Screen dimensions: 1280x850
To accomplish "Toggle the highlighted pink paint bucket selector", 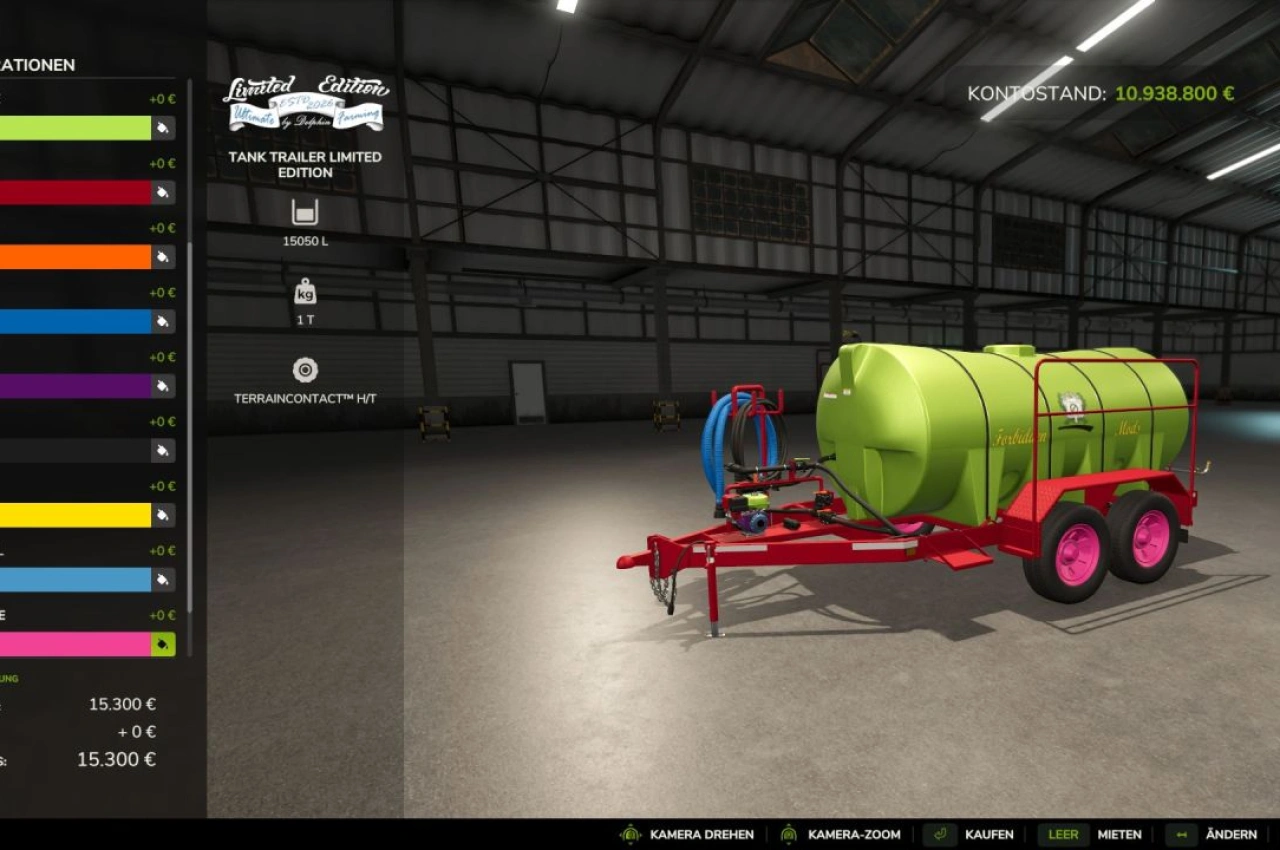I will [x=161, y=644].
